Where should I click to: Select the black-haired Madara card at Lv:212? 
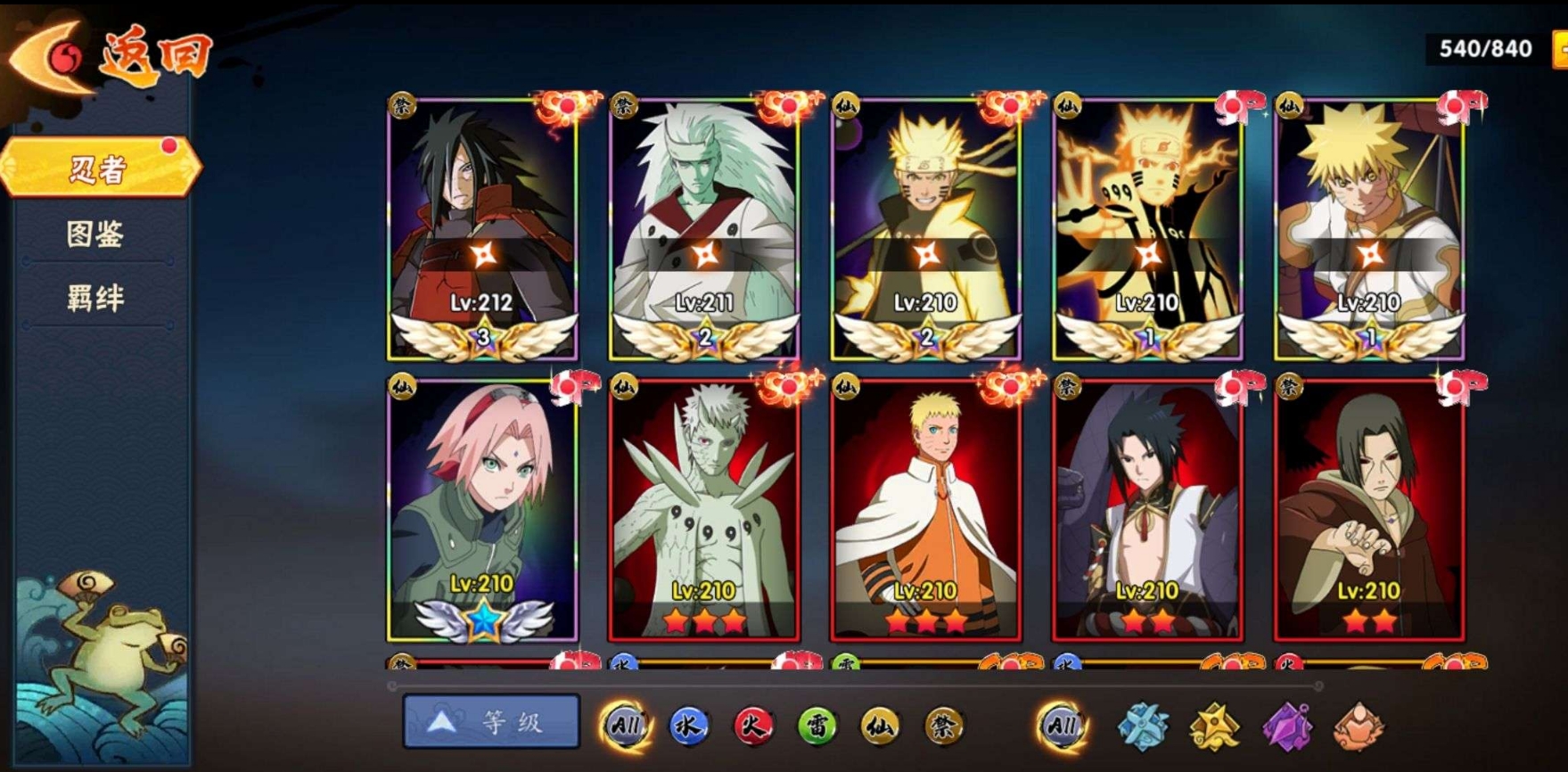[x=482, y=227]
